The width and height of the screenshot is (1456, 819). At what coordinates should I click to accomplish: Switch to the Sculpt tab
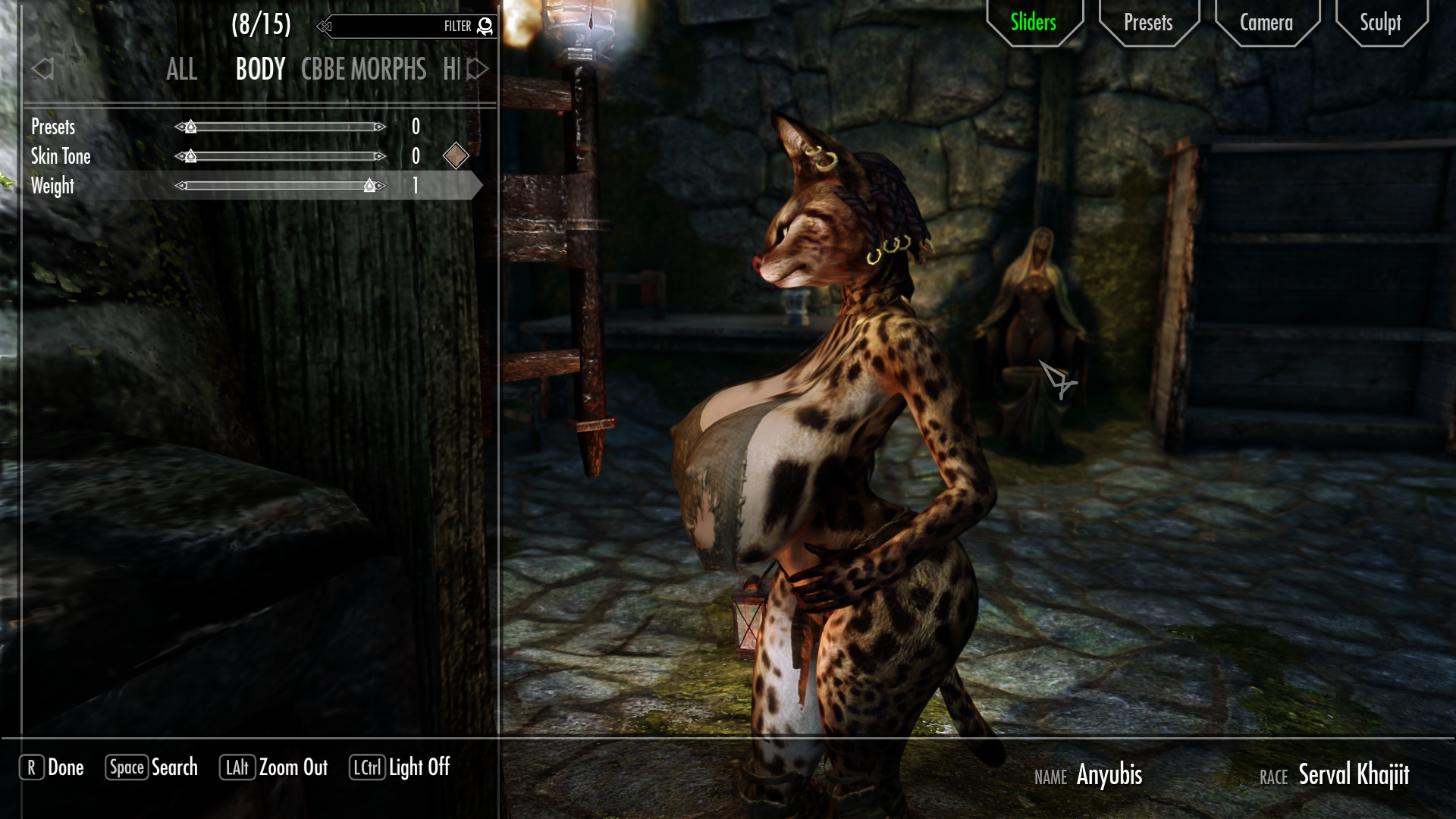click(1379, 23)
